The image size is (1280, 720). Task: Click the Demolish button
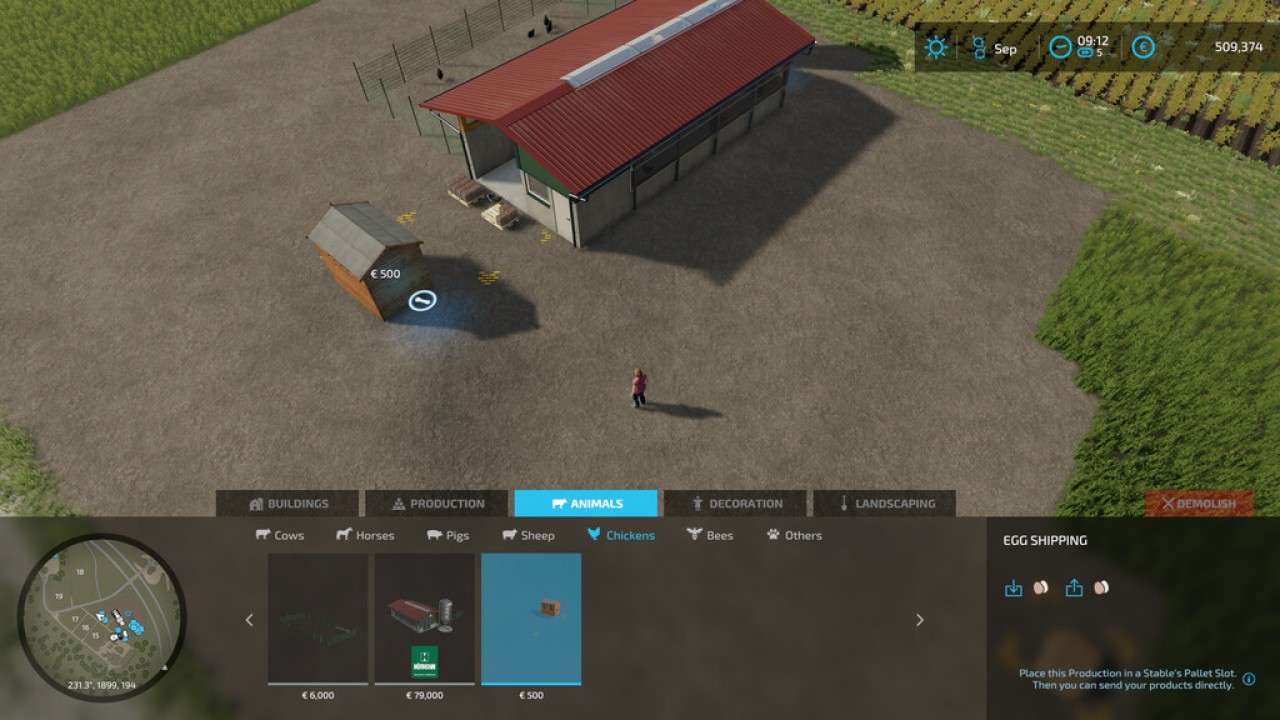tap(1197, 503)
